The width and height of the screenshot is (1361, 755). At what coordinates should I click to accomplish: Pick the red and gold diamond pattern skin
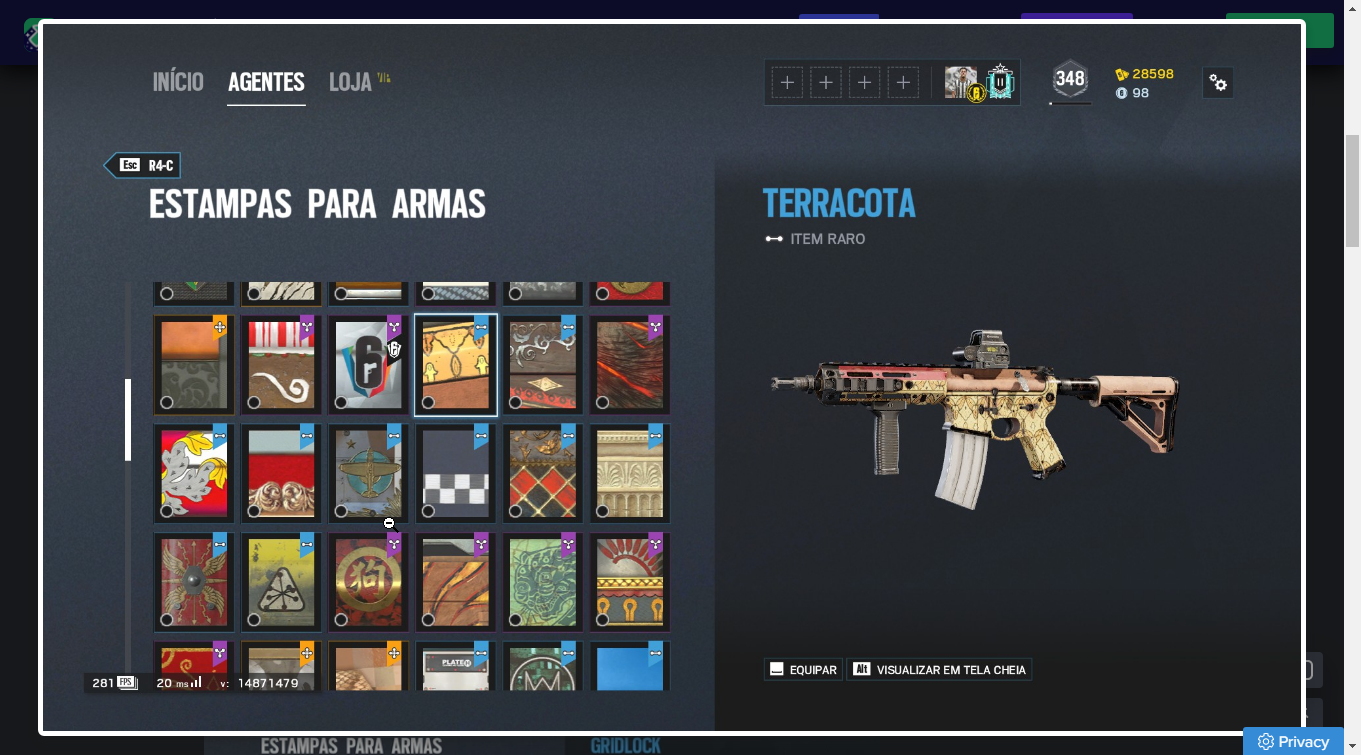click(x=542, y=473)
